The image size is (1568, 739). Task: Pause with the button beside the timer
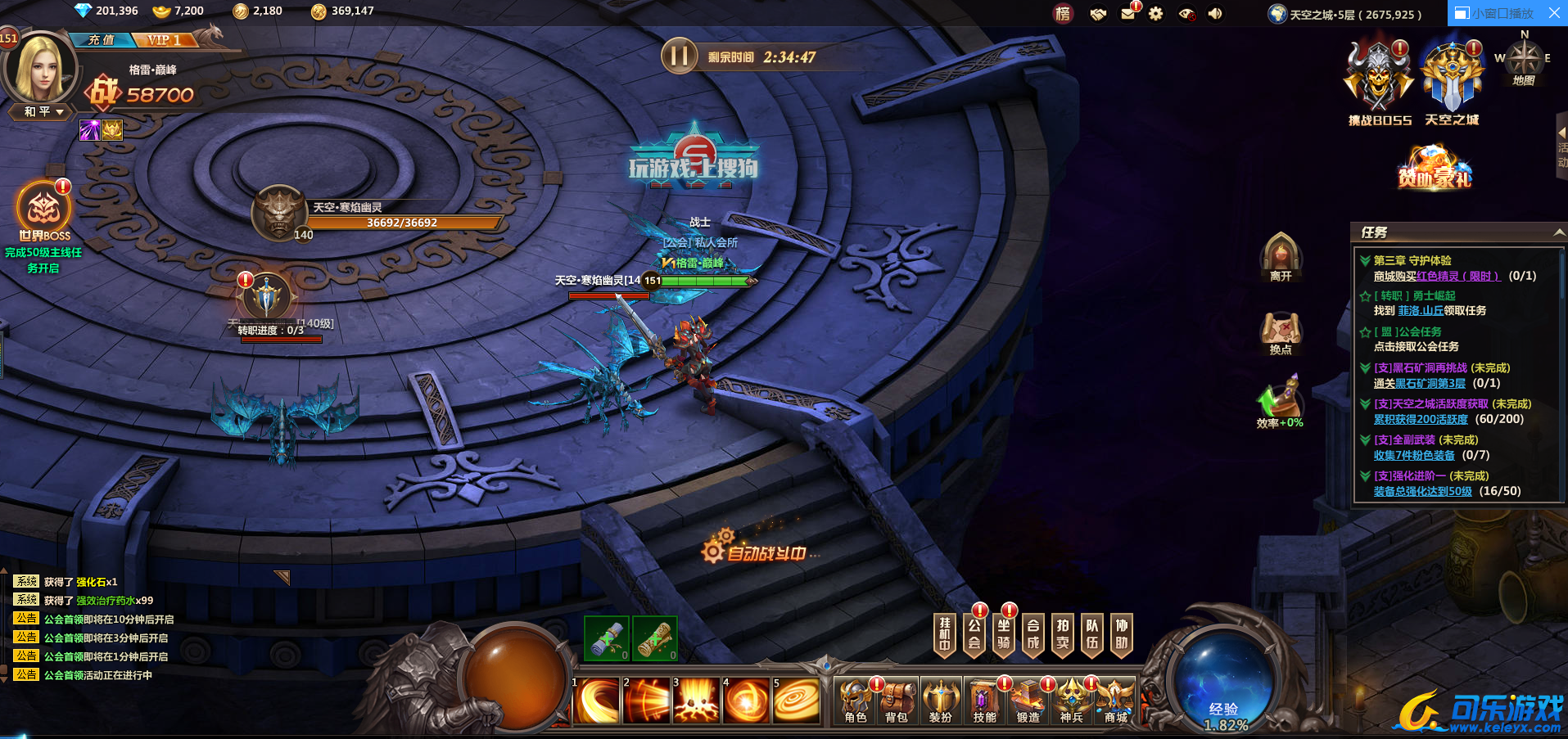click(x=679, y=56)
